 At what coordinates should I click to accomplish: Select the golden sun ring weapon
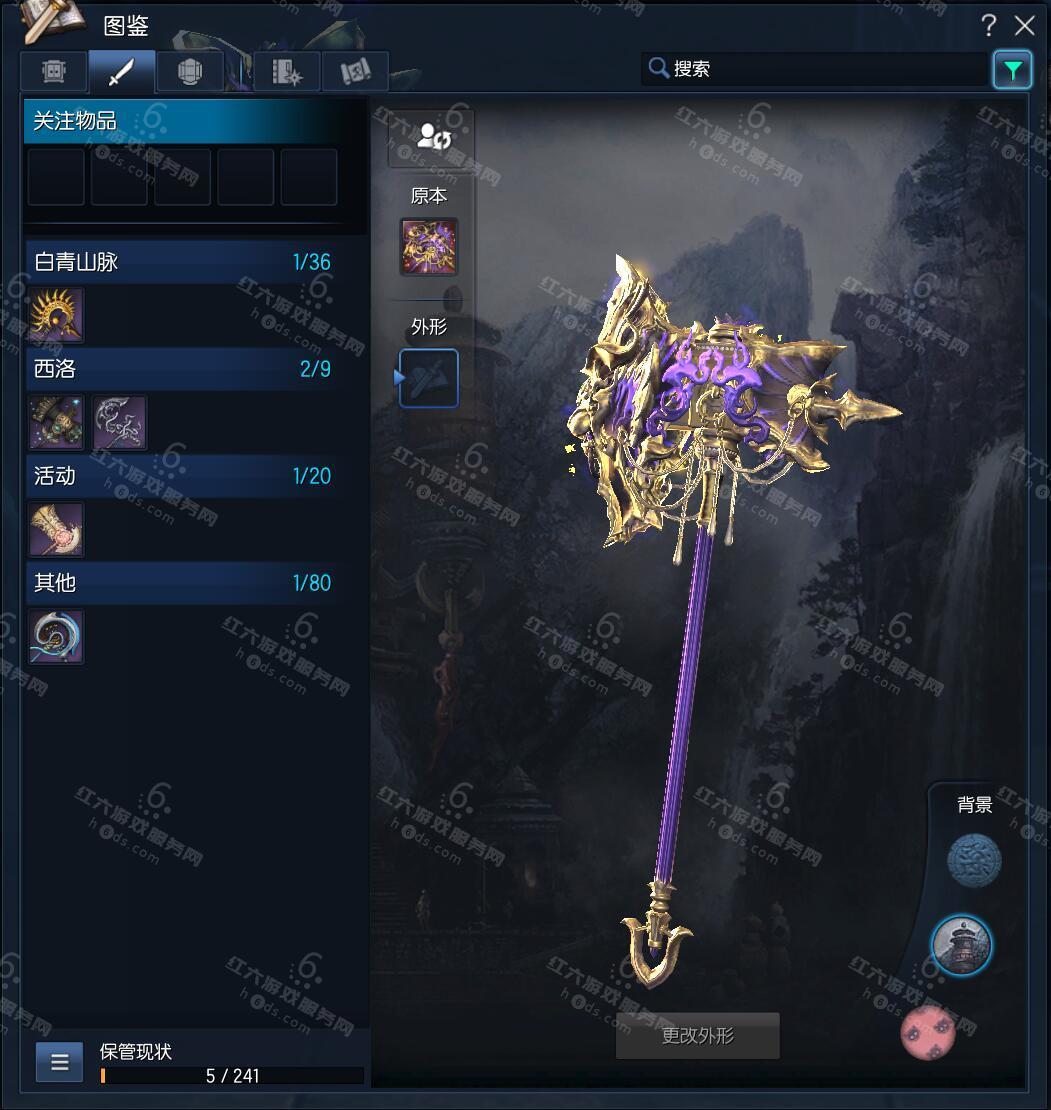click(x=57, y=316)
